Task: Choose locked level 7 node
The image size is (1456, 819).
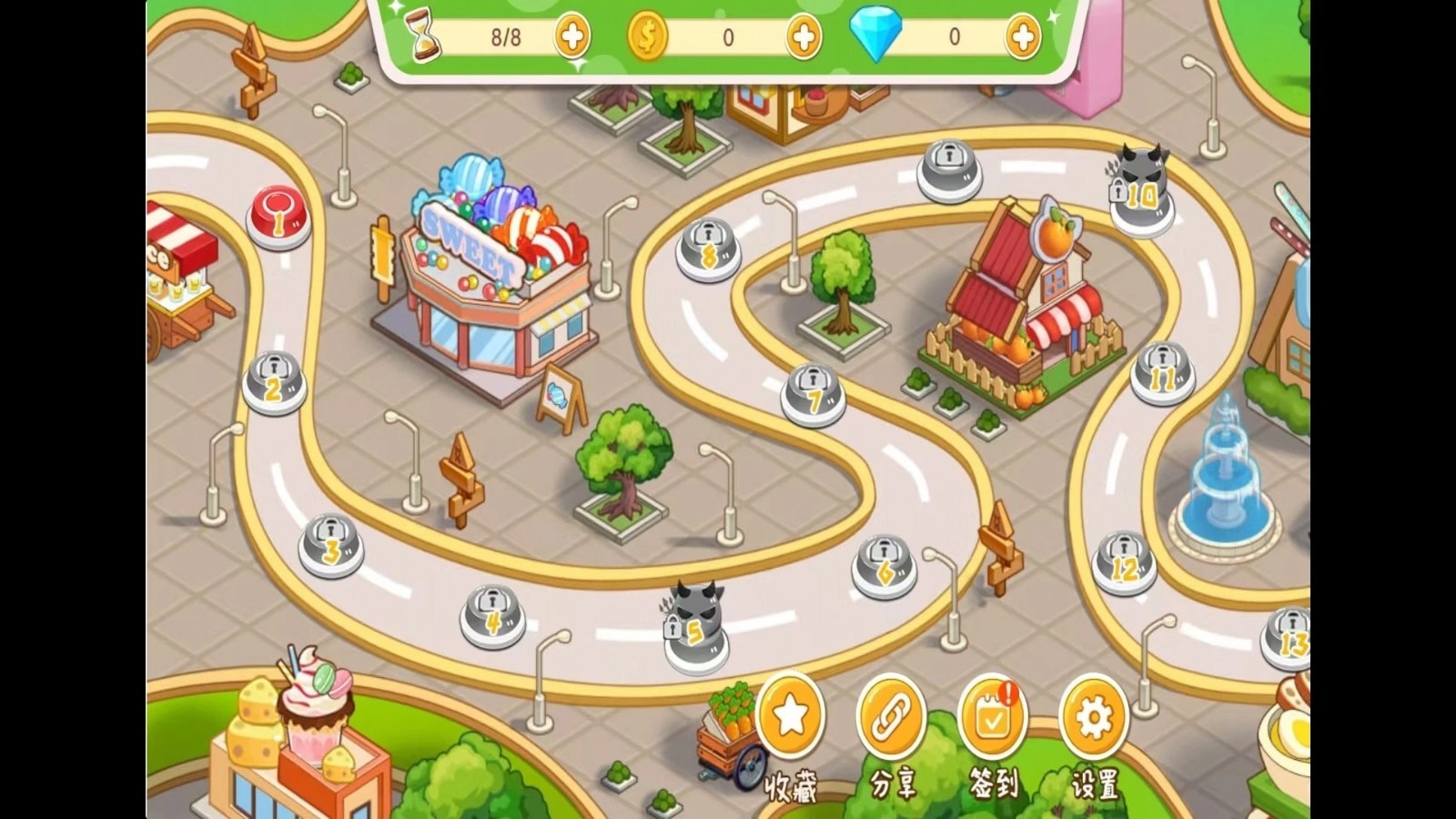Action: click(x=814, y=394)
